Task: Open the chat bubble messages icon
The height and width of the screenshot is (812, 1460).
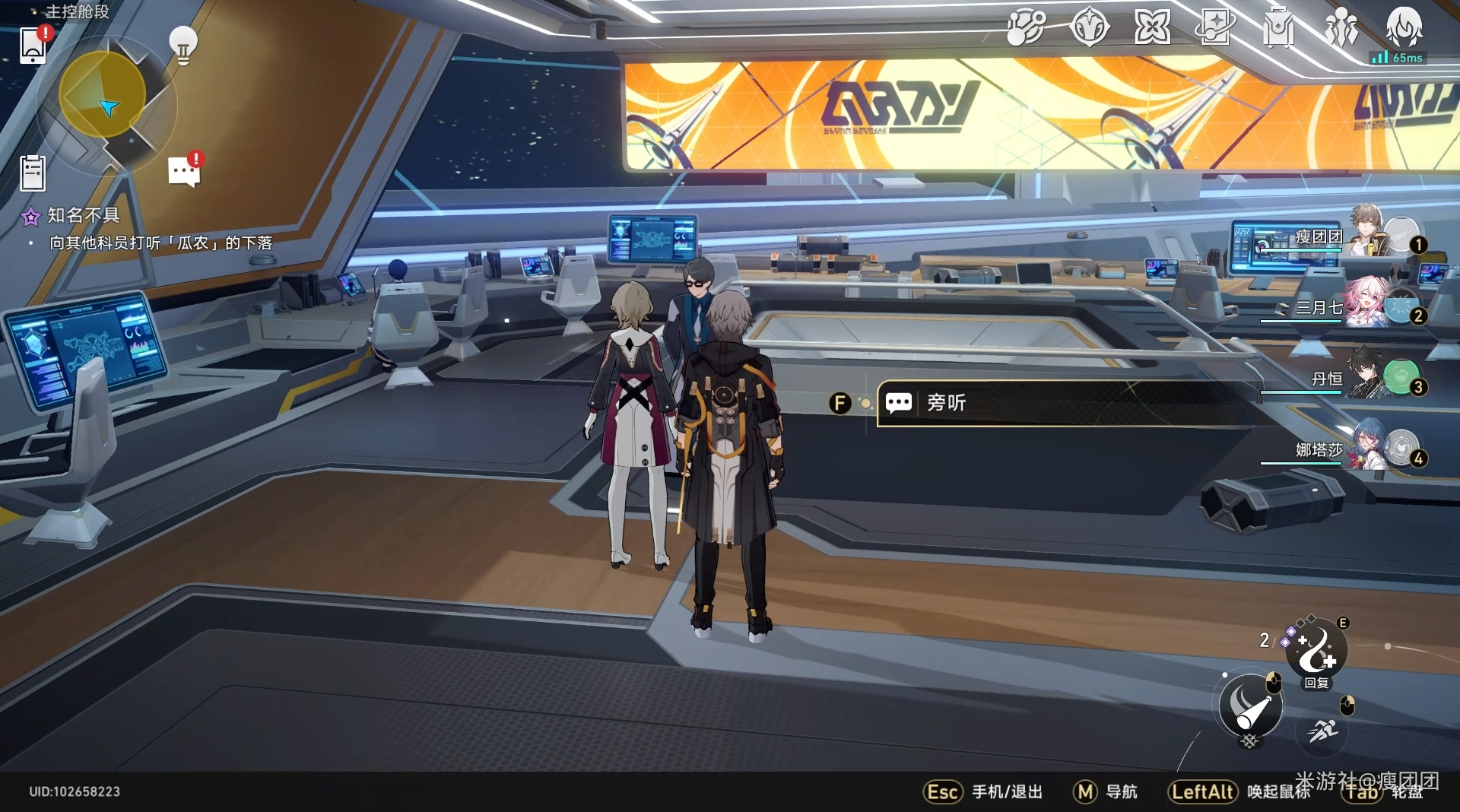Action: click(x=184, y=172)
